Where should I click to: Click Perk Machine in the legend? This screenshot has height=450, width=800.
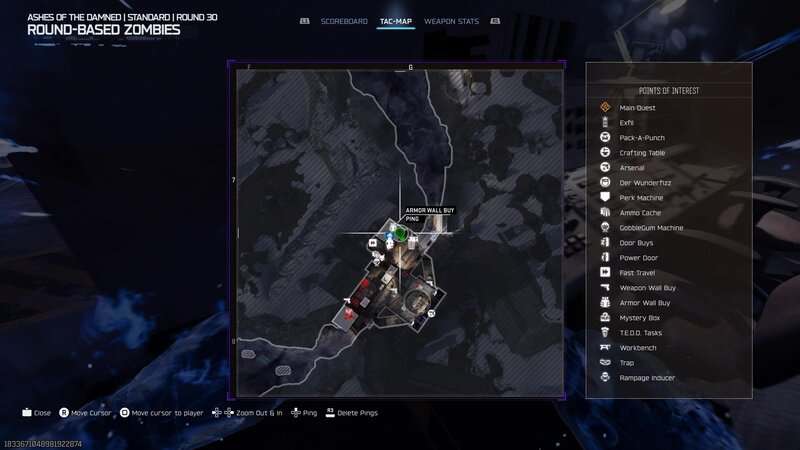tap(641, 197)
